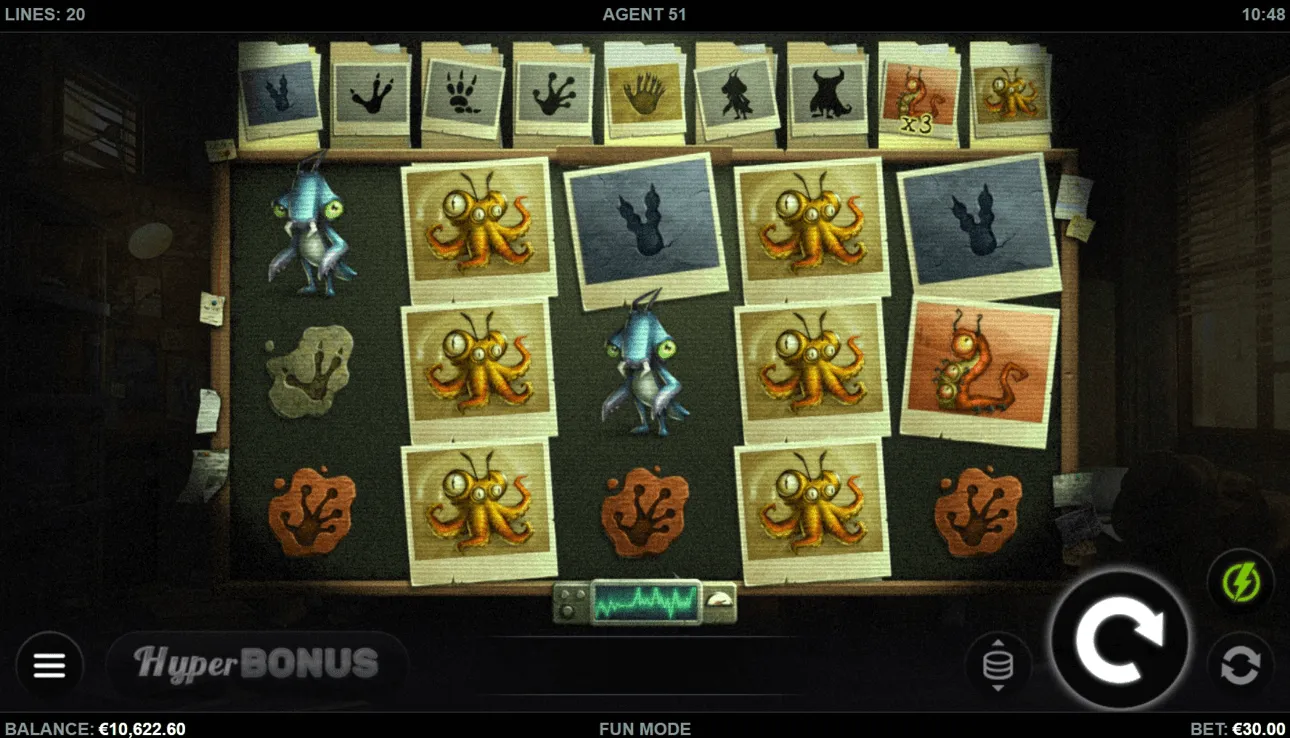Click the blue alien wild symbol on reel one
Image resolution: width=1290 pixels, height=738 pixels.
pos(311,228)
